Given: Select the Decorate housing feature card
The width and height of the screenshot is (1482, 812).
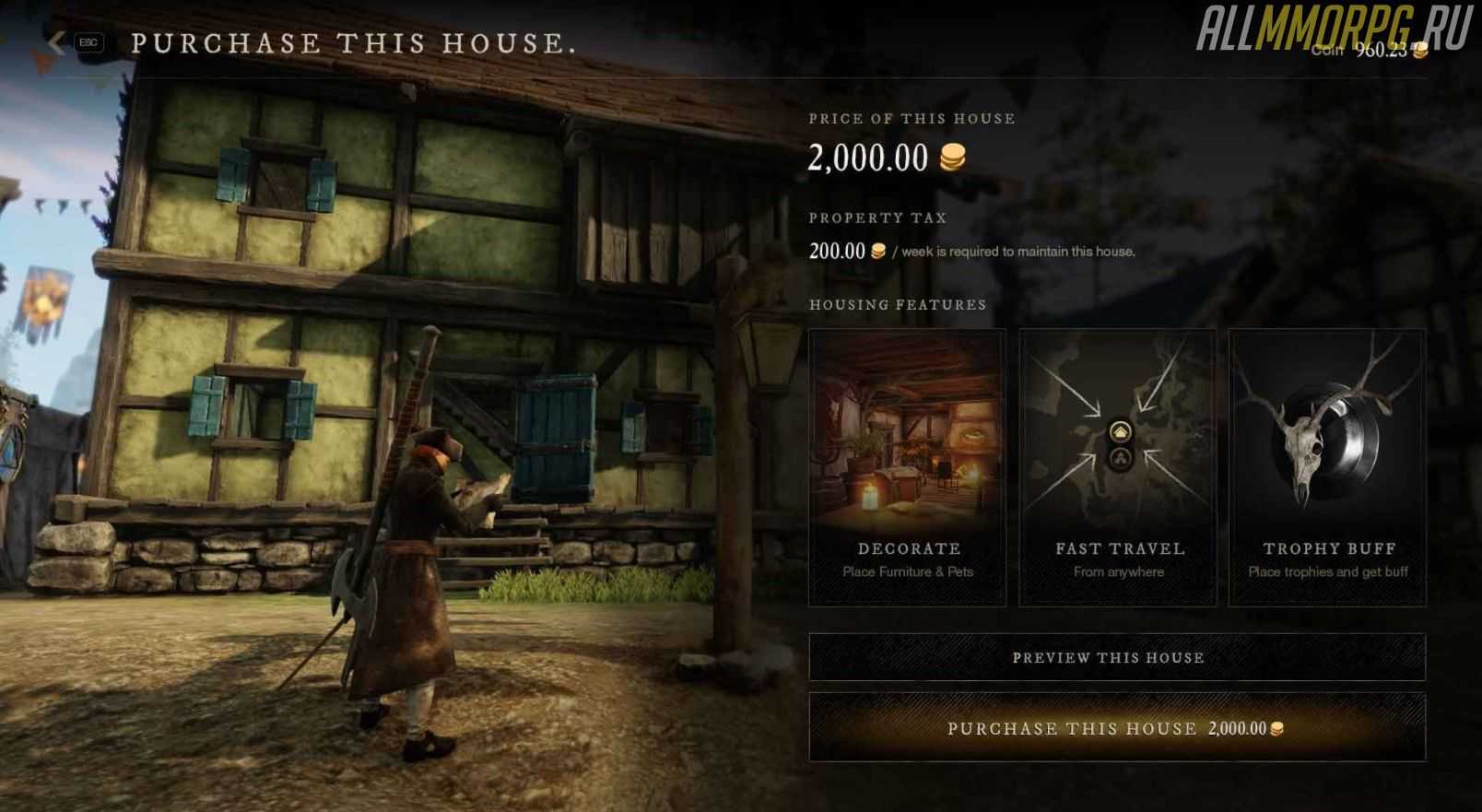Looking at the screenshot, I should 908,468.
